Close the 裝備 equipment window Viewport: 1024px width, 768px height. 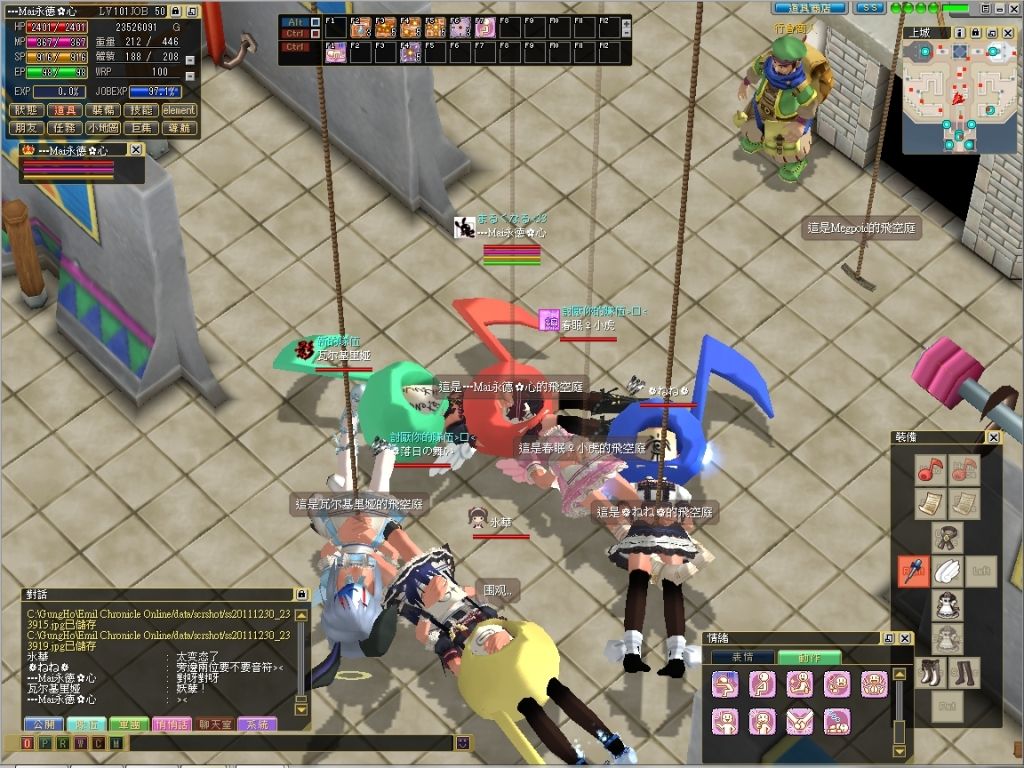tap(993, 437)
